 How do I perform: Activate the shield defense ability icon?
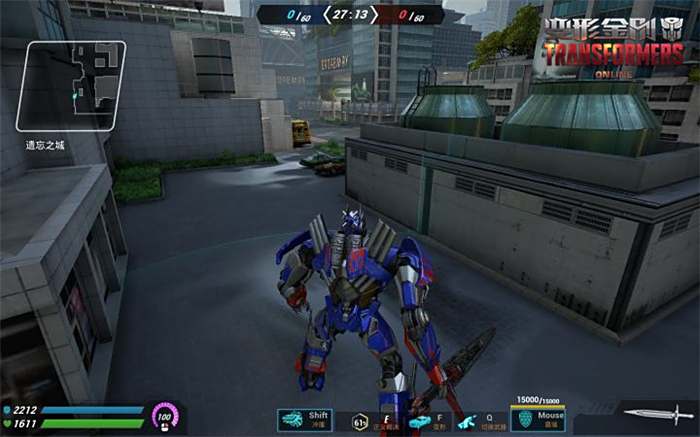click(525, 419)
